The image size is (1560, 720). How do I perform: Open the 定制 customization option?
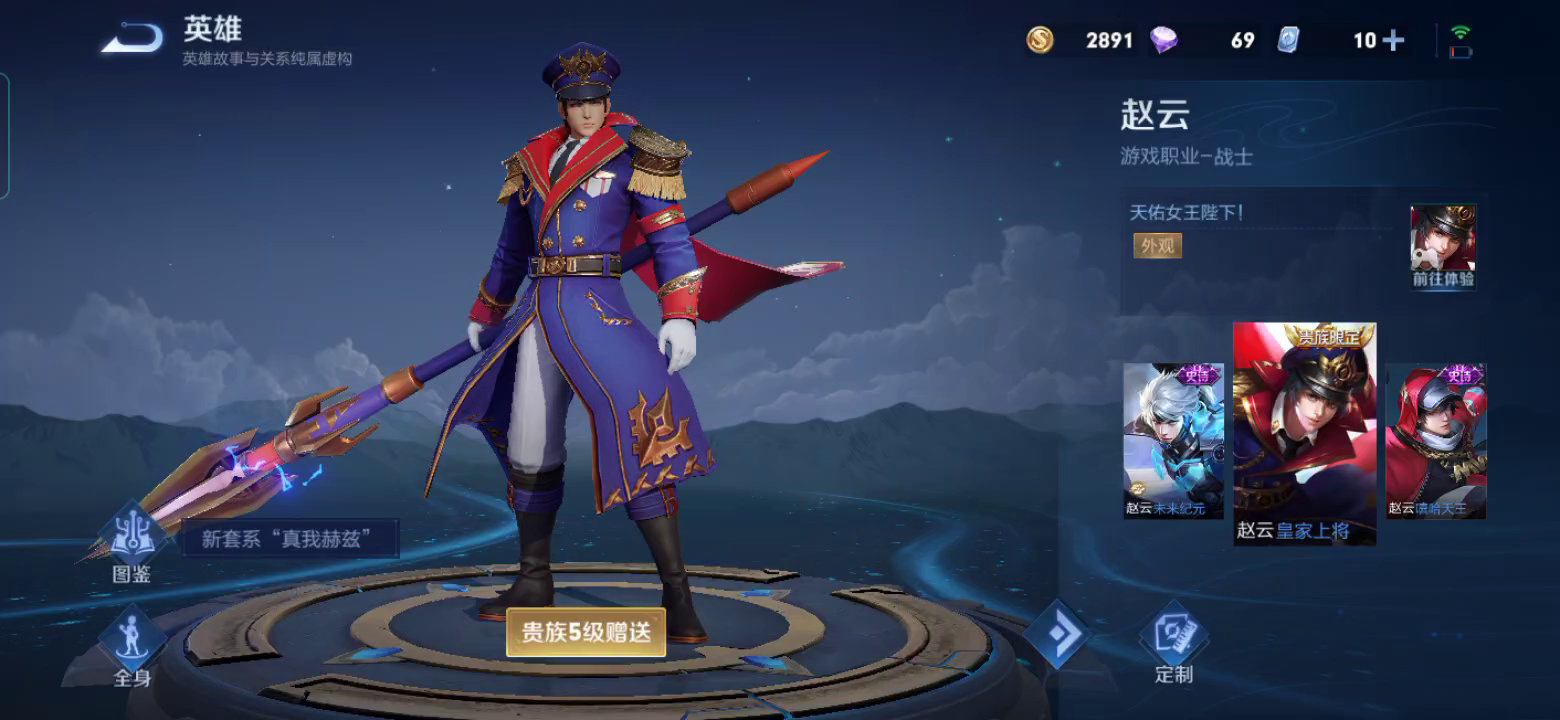1173,645
